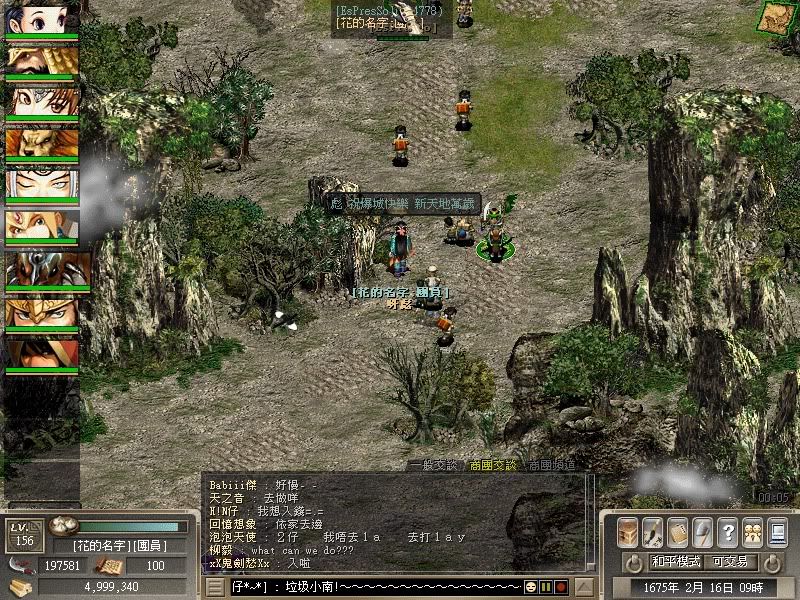The image size is (800, 600).
Task: Switch to the 商團頻道 chat tab
Action: tap(553, 465)
